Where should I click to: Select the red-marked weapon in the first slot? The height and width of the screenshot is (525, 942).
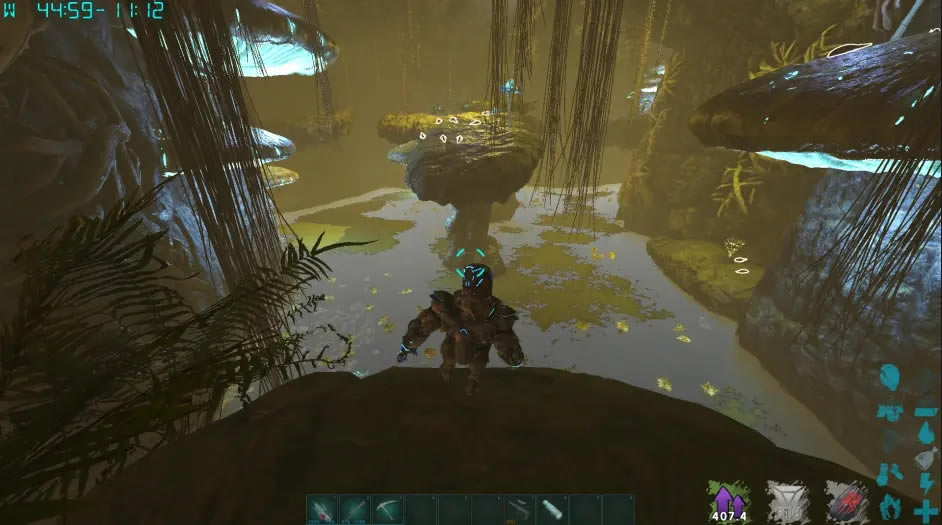pos(322,508)
